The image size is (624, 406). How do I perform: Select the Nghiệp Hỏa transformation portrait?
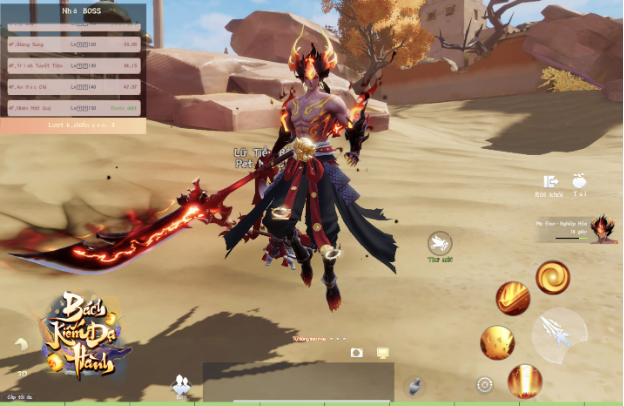point(603,229)
